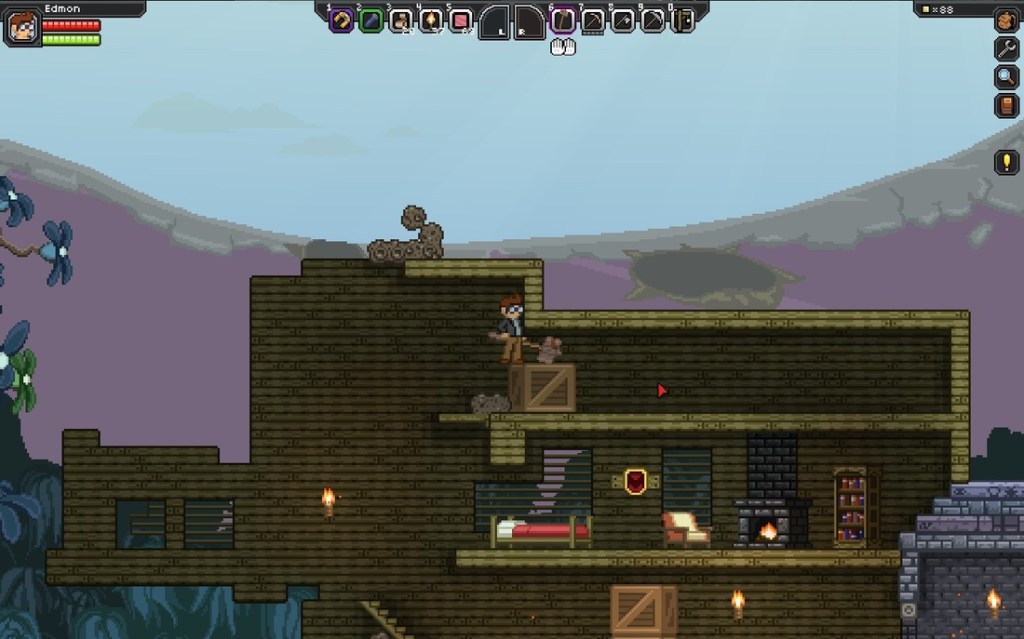Click the left hand slot marked L
The width and height of the screenshot is (1024, 639).
(x=495, y=22)
